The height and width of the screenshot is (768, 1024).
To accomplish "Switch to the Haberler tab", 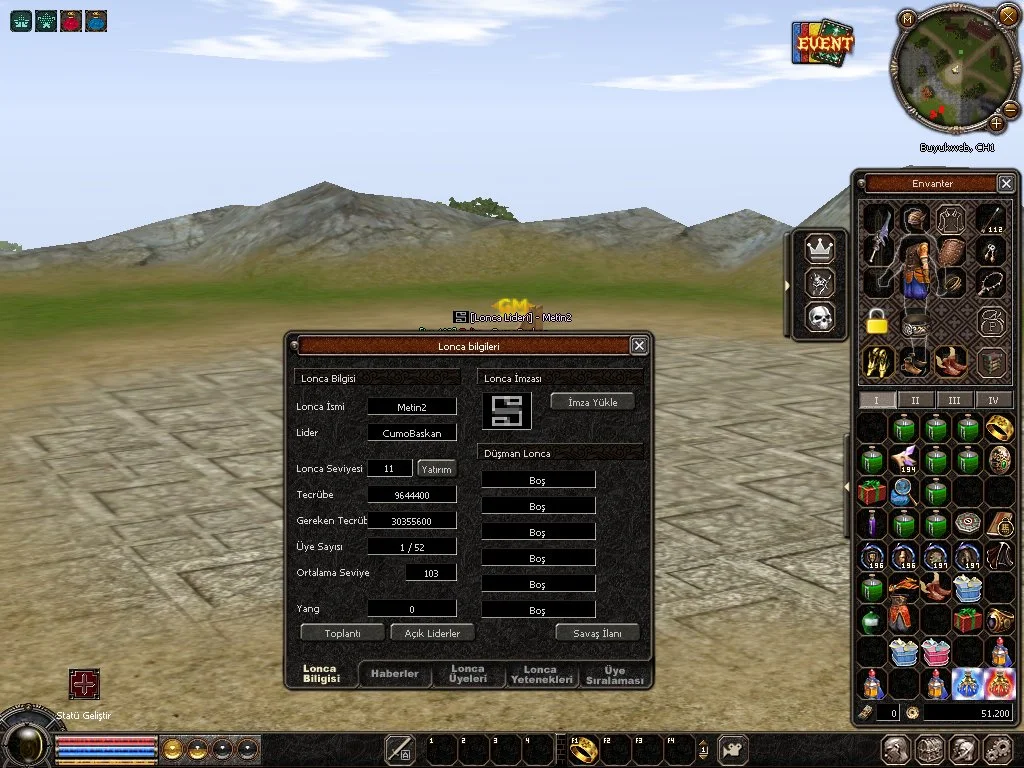I will tap(395, 674).
